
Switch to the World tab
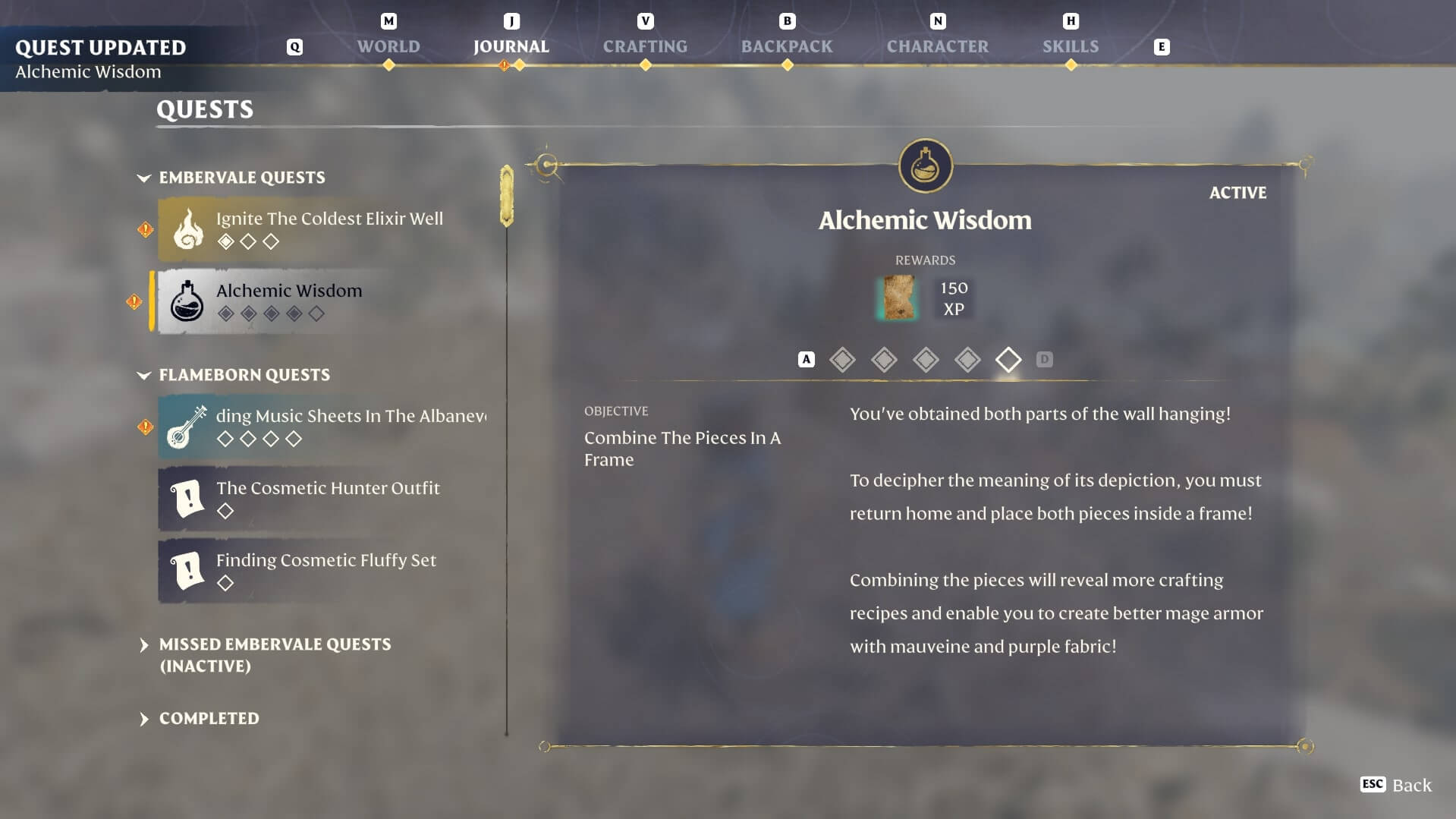click(388, 46)
